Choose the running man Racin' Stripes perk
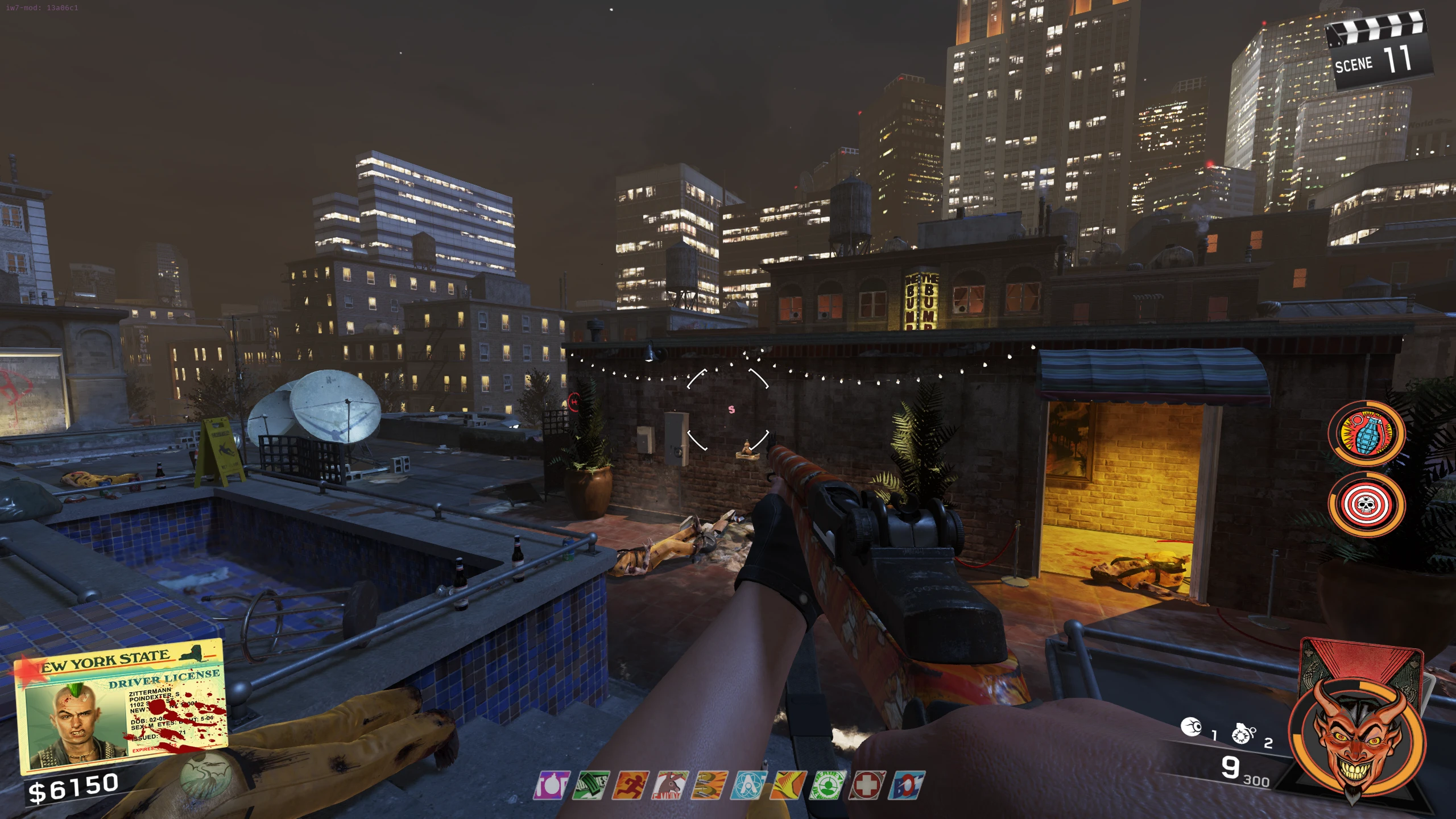 pos(631,785)
